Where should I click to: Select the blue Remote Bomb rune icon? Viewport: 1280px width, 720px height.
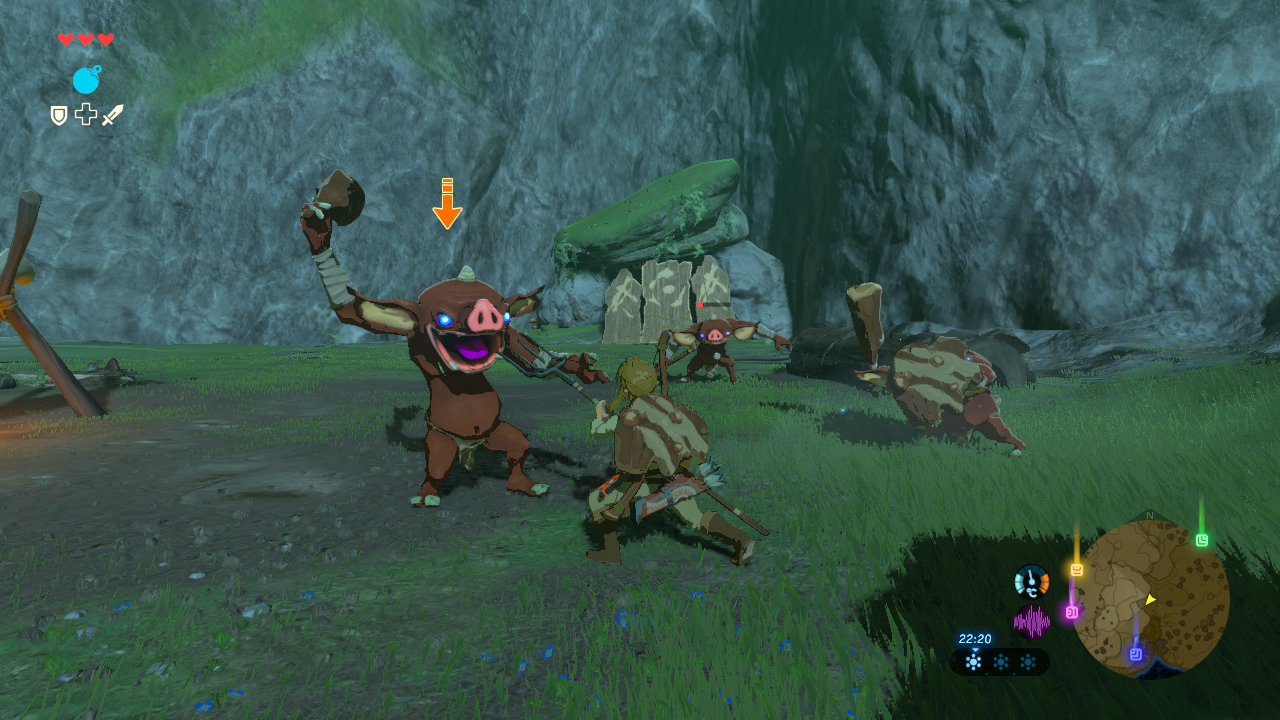(x=86, y=80)
